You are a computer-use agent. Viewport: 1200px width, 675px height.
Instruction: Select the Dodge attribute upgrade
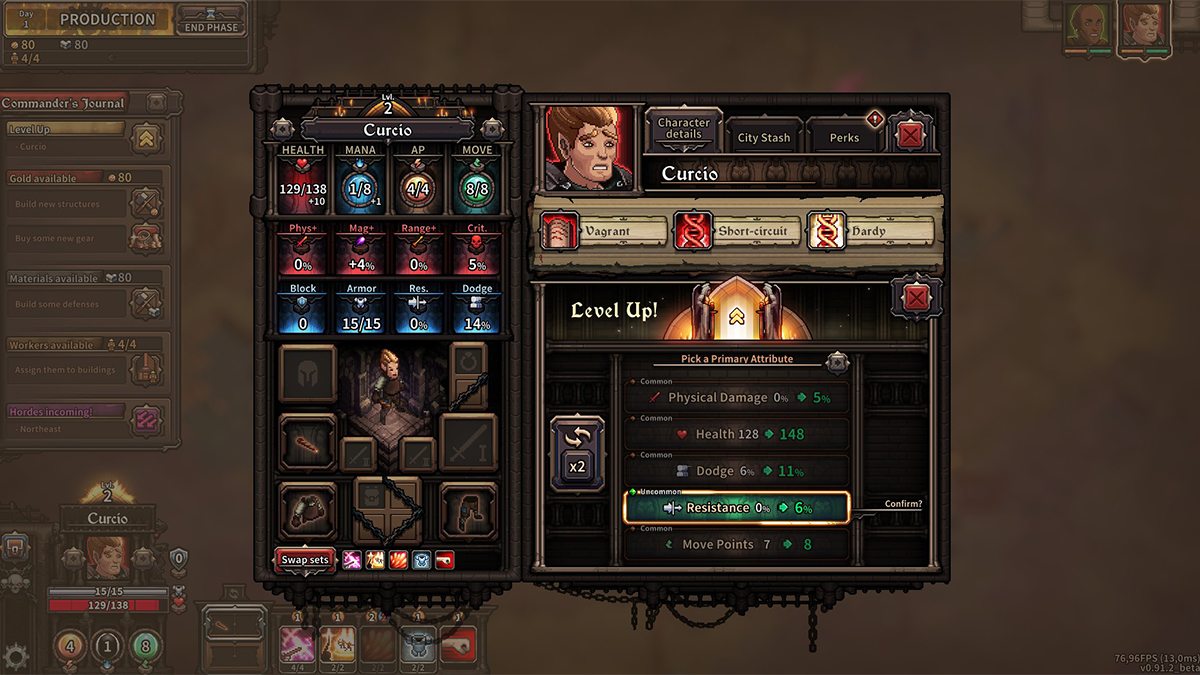736,471
